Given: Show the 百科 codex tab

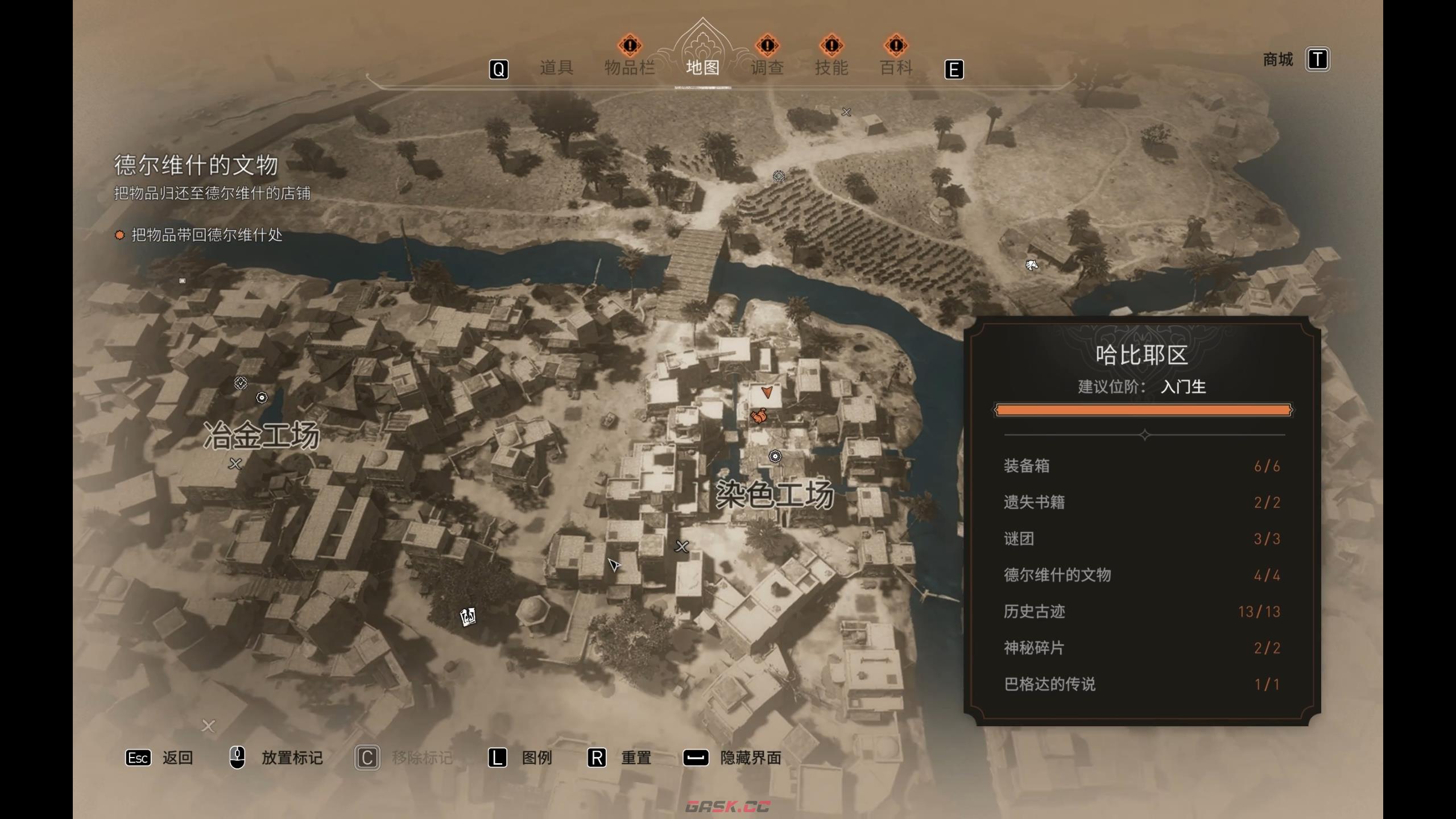Looking at the screenshot, I should tap(896, 68).
